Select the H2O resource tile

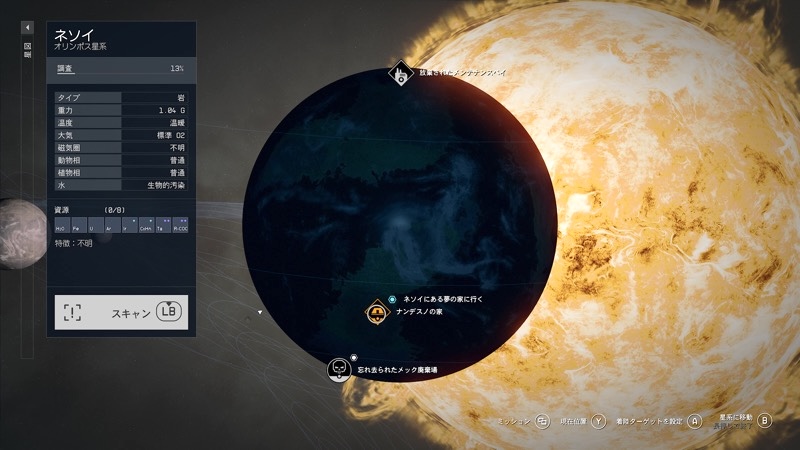[62, 226]
